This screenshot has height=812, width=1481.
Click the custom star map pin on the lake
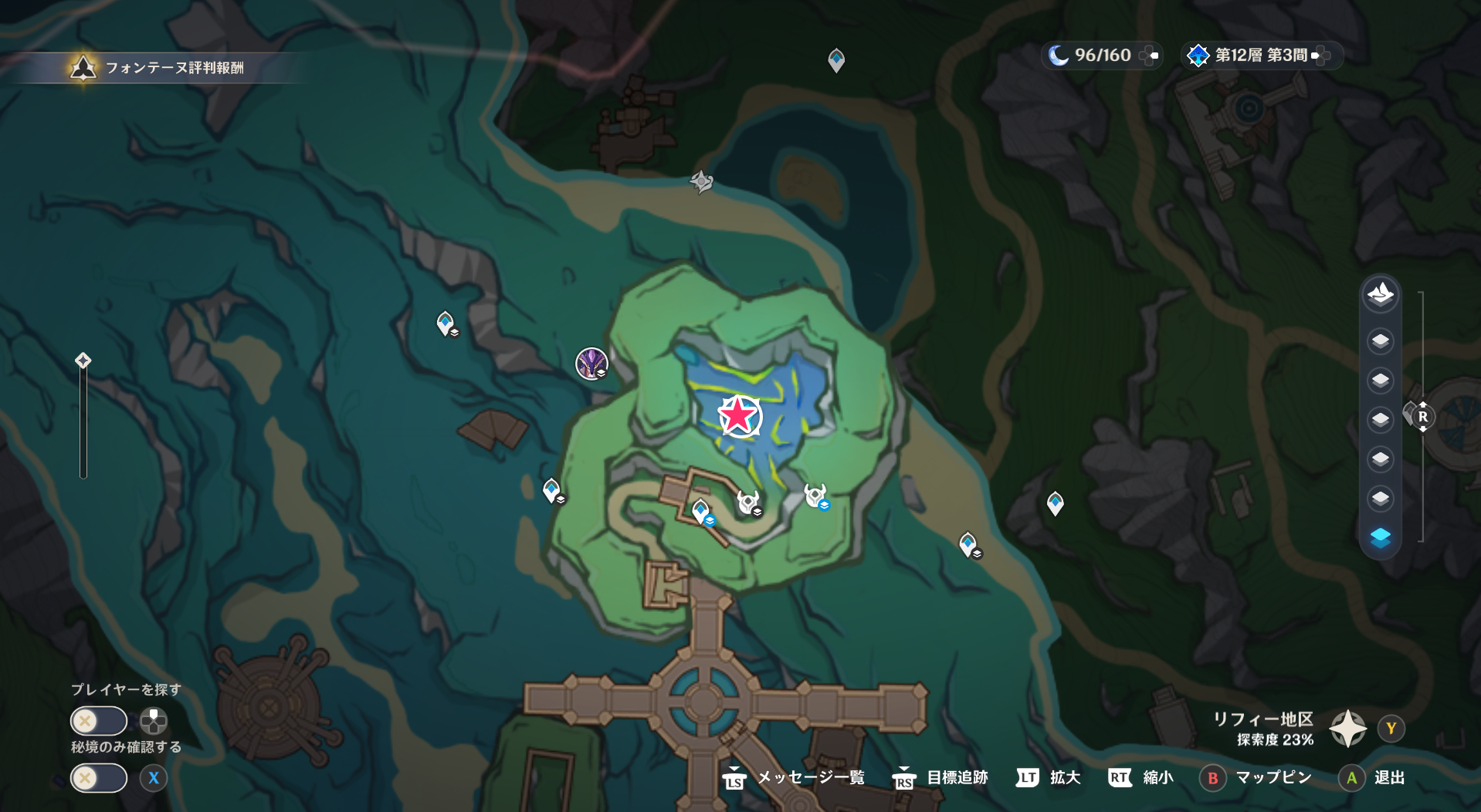click(x=740, y=417)
